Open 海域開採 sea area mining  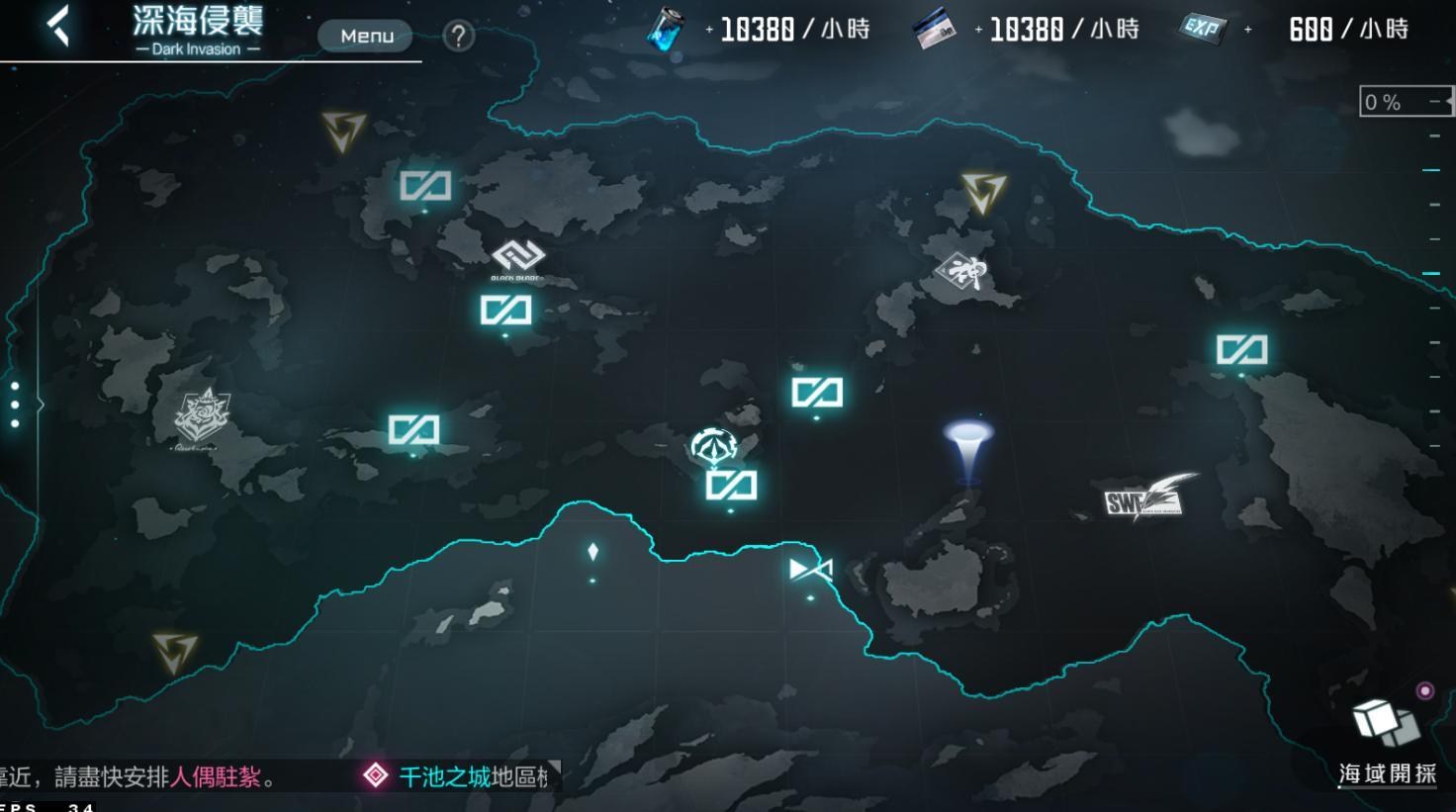click(1387, 743)
